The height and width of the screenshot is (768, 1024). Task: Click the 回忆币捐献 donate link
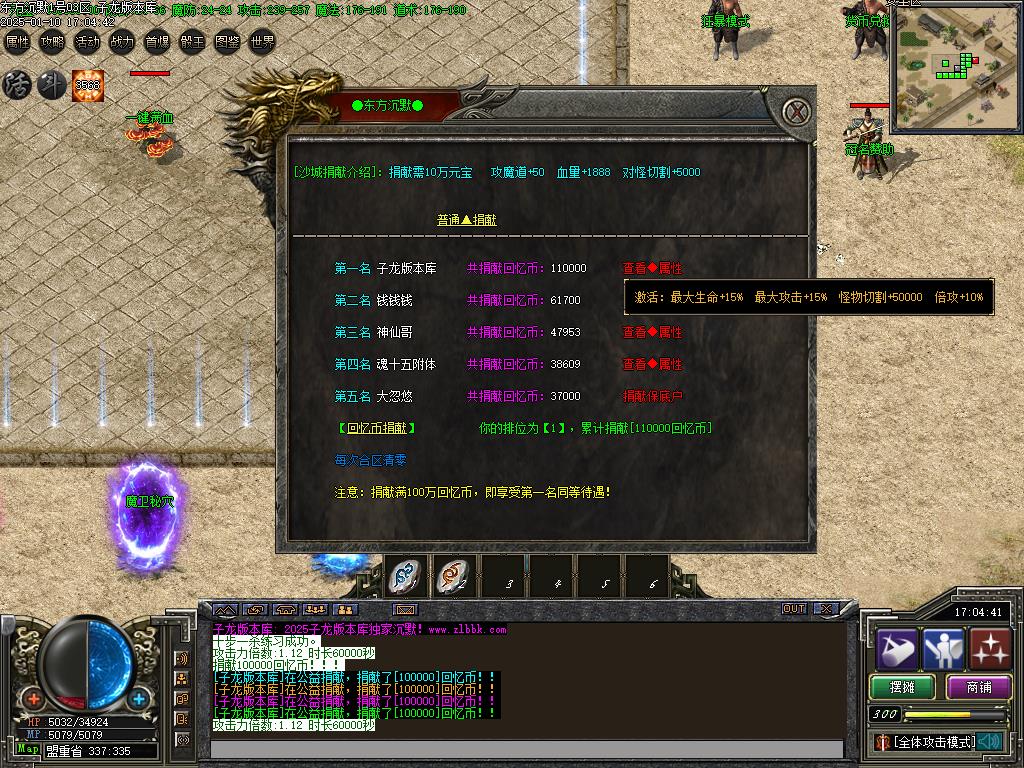[376, 428]
